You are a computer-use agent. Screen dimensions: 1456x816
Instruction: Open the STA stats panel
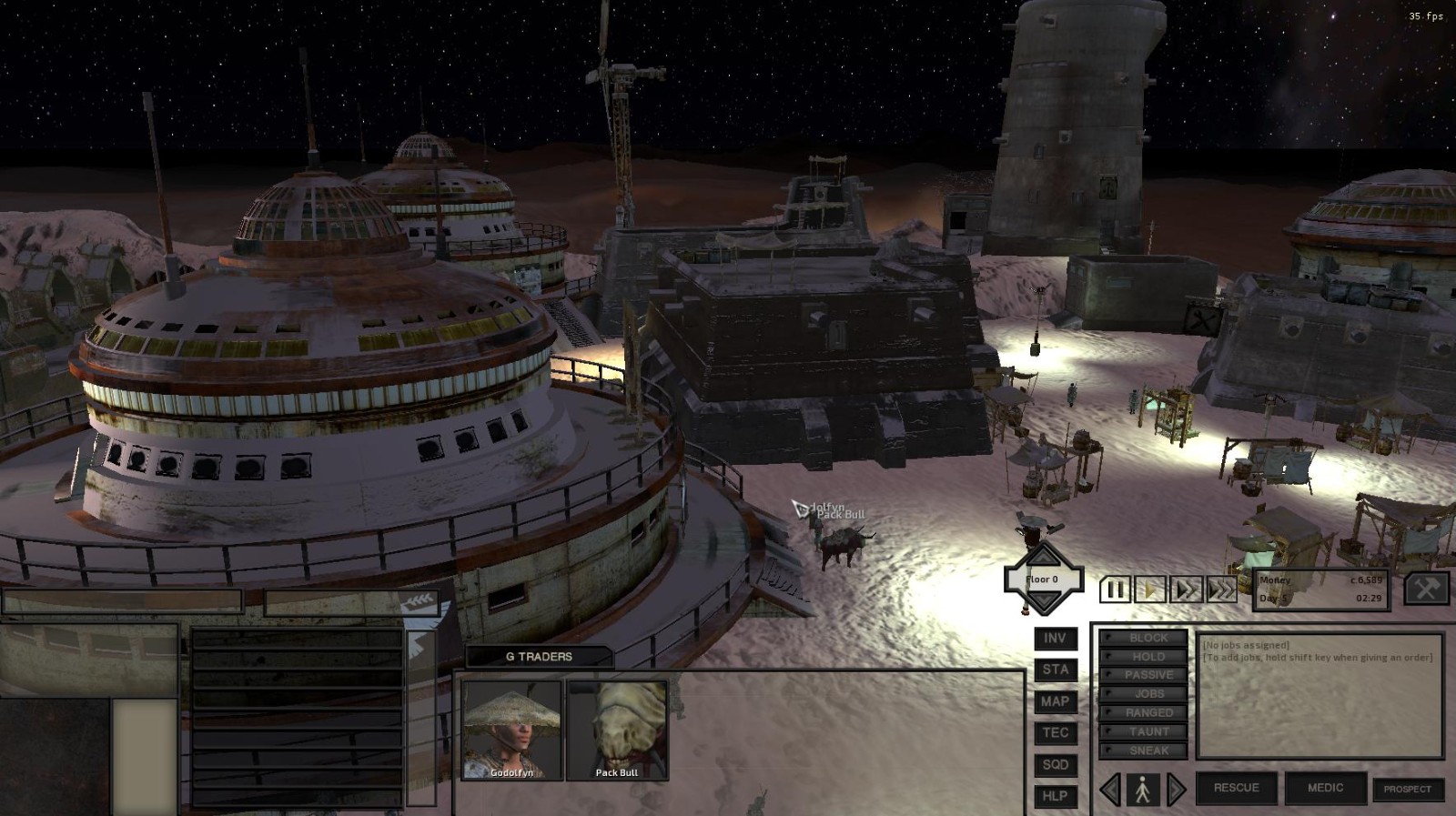pos(1056,670)
